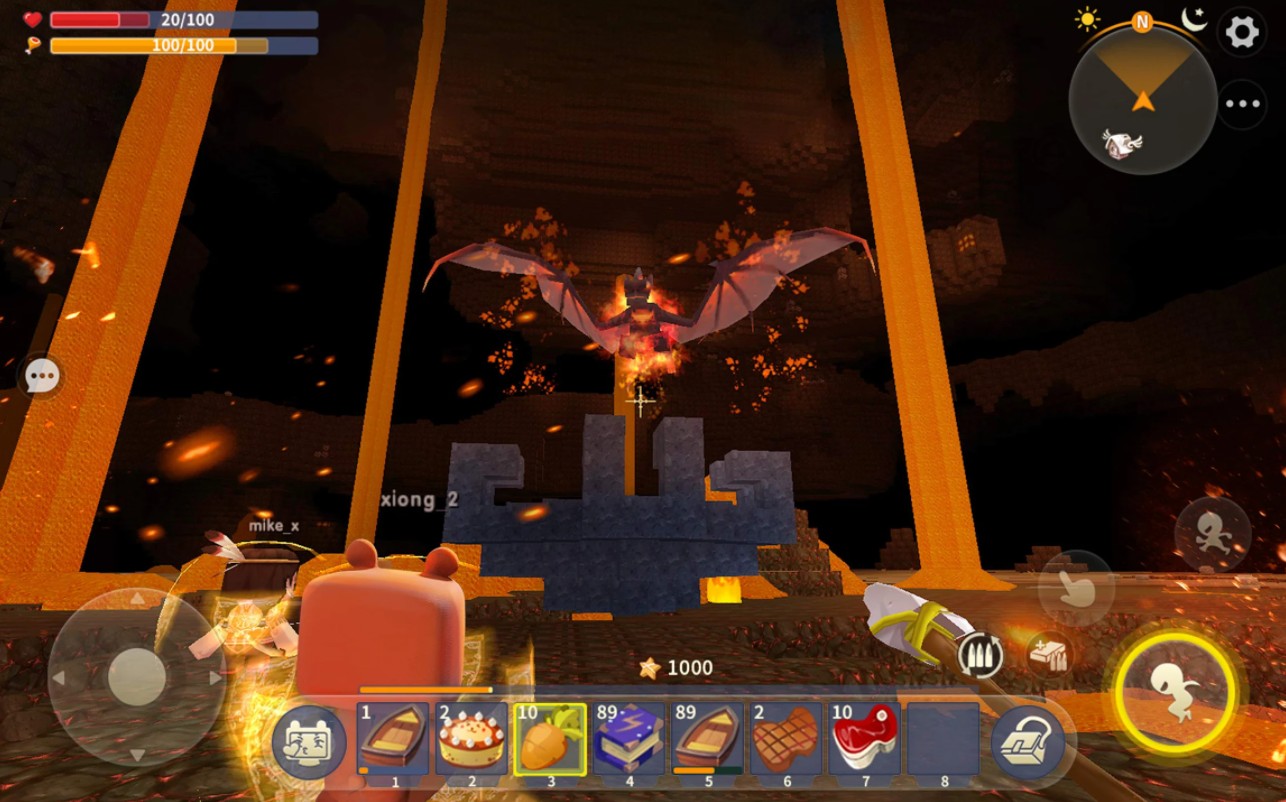Tap the movement joystick center

pos(137,677)
